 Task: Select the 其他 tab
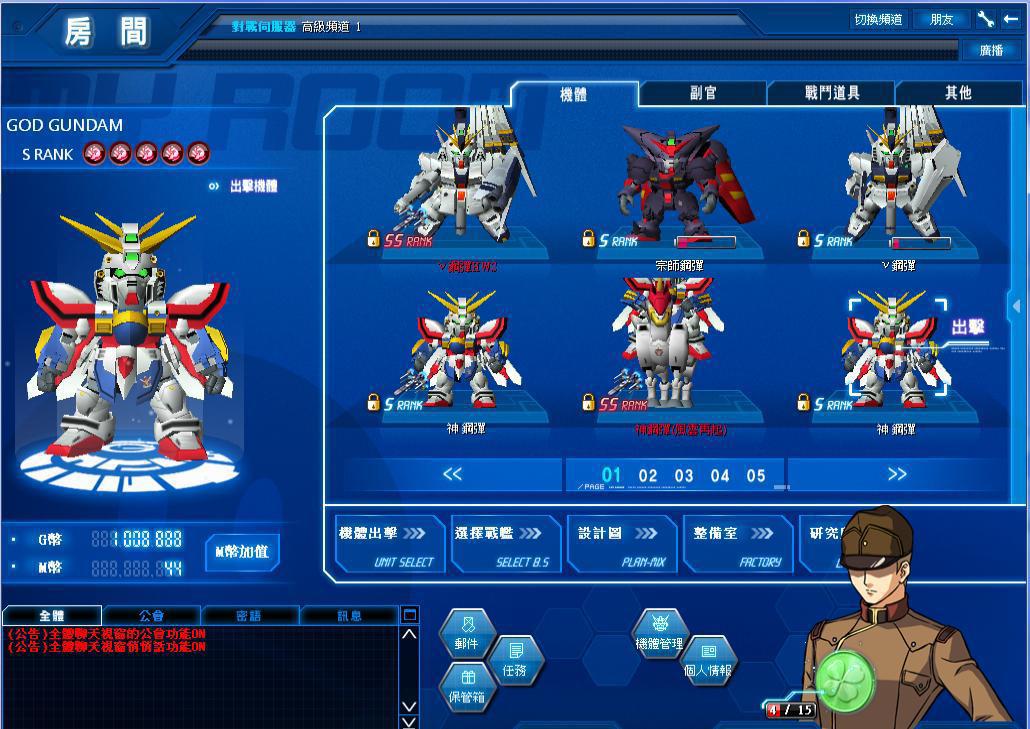[x=958, y=93]
